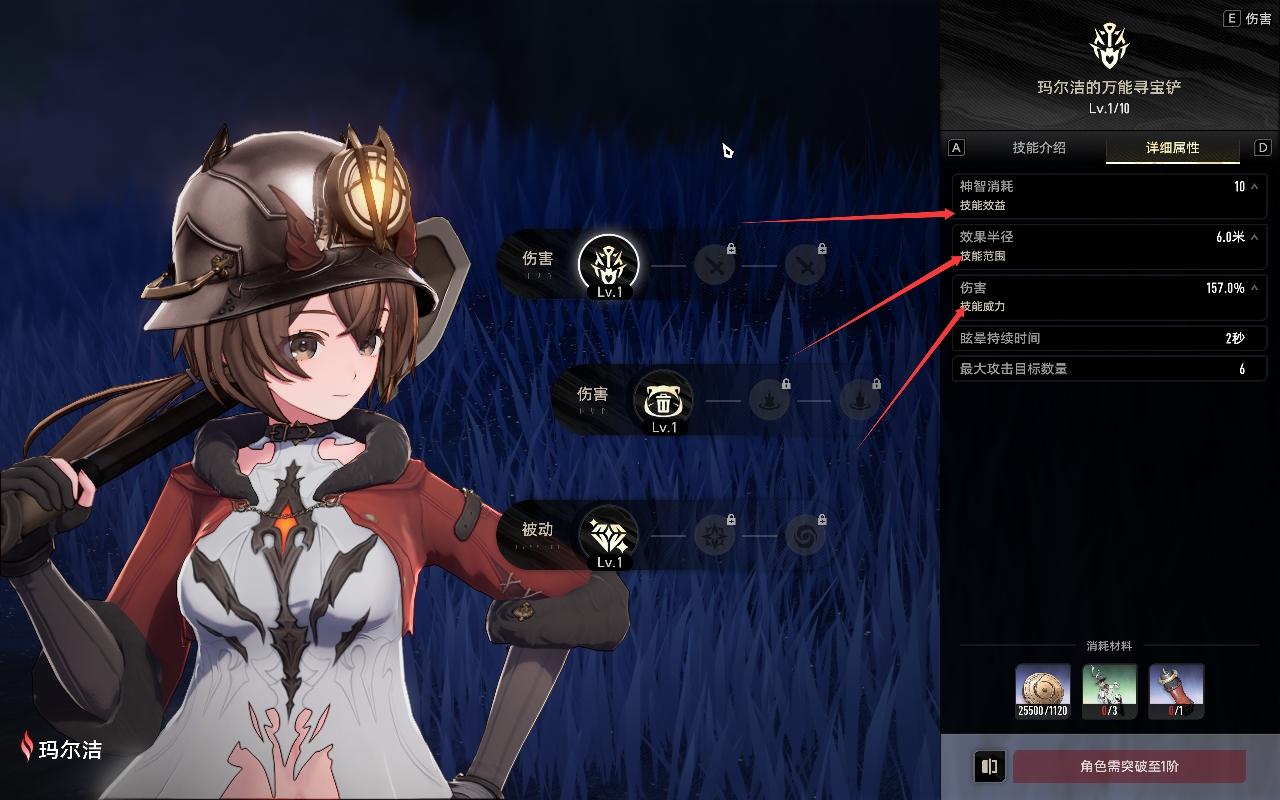Select the locked swirl passive node
1280x800 pixels.
coord(805,535)
